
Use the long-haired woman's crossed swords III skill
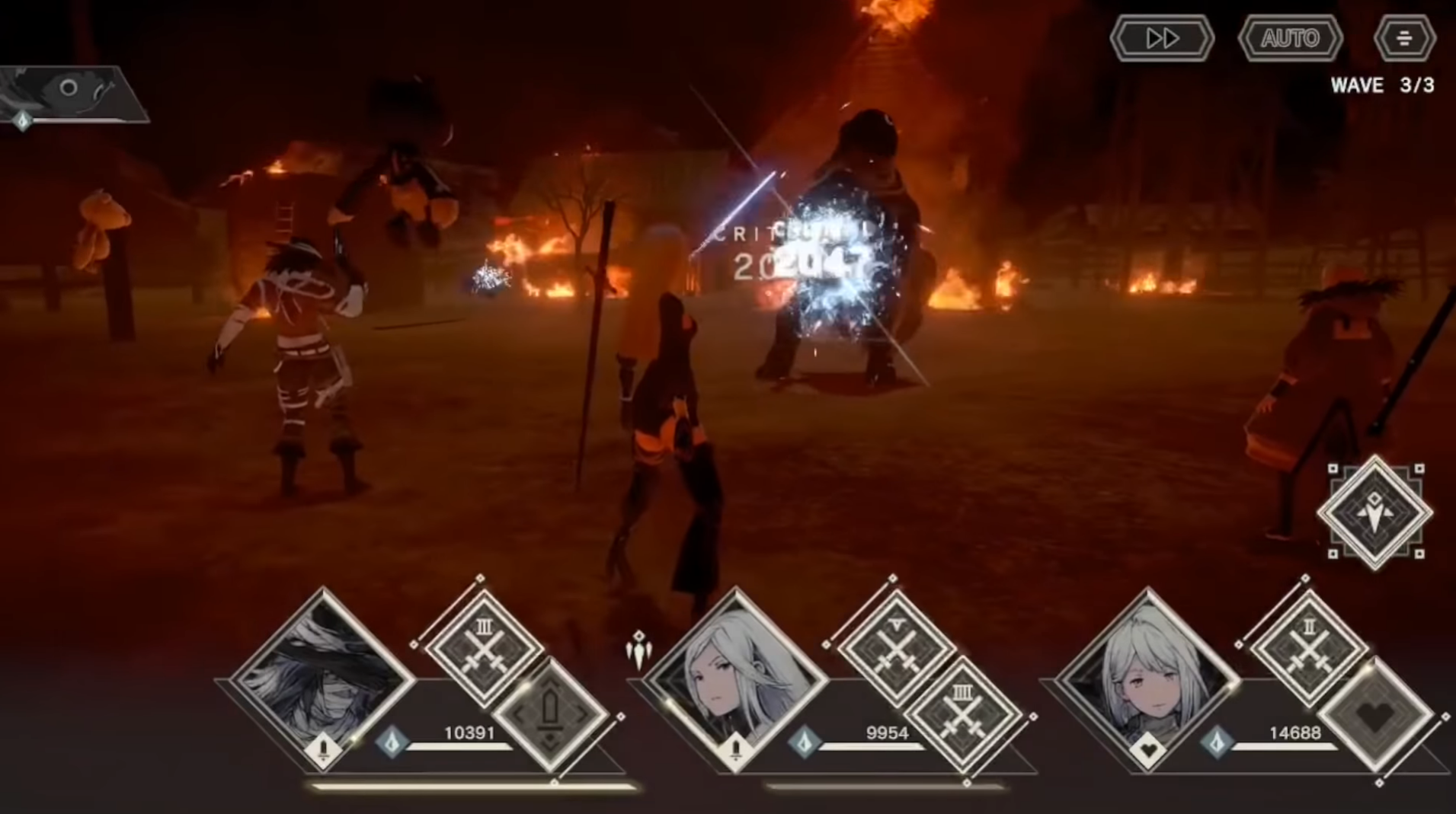pyautogui.click(x=963, y=716)
